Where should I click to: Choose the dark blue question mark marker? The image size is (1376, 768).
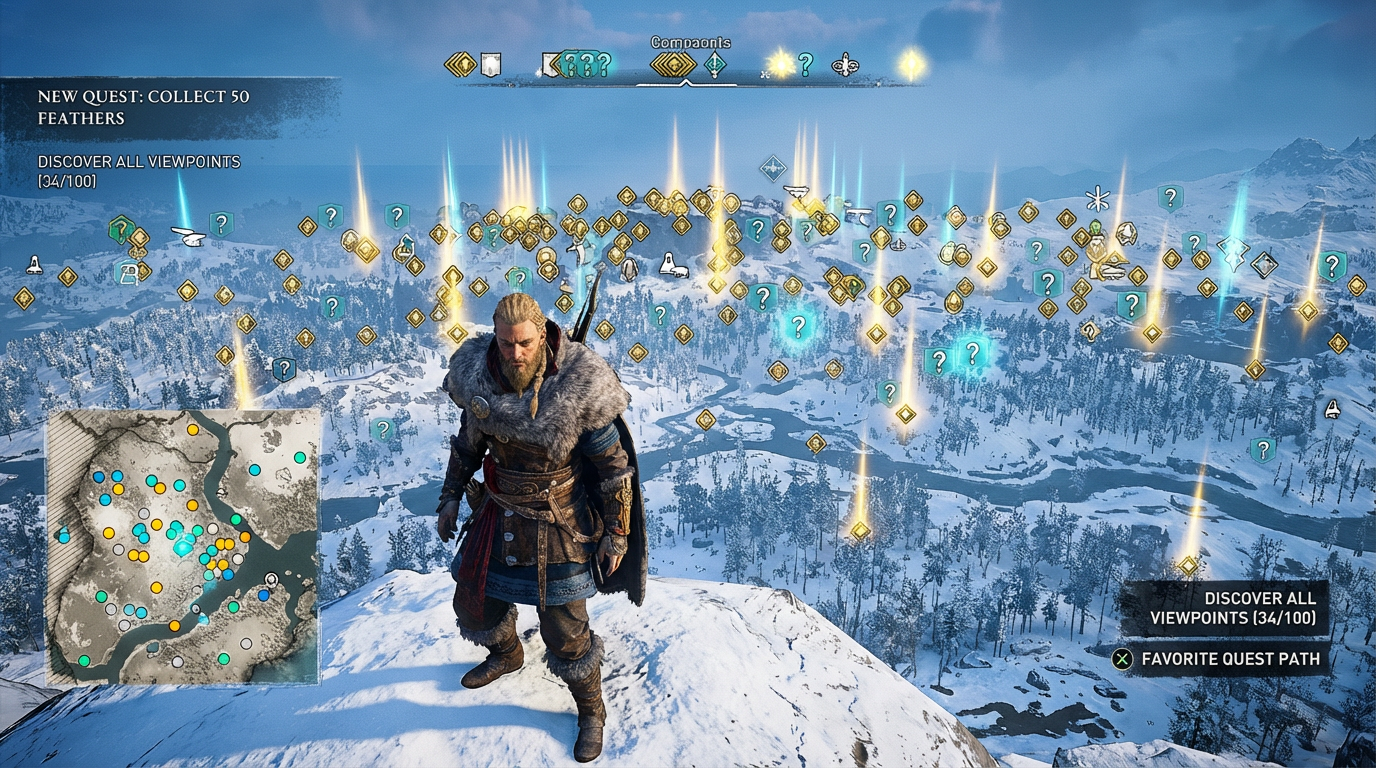(x=284, y=369)
